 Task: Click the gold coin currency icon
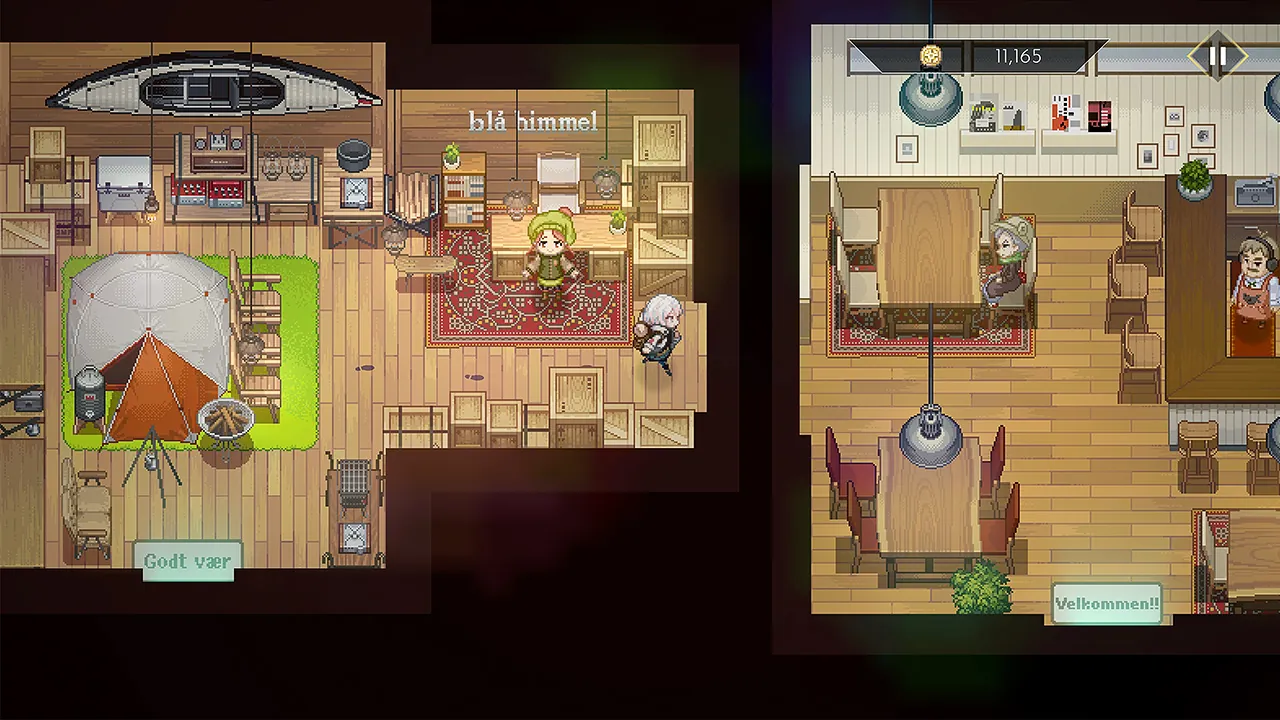point(931,56)
